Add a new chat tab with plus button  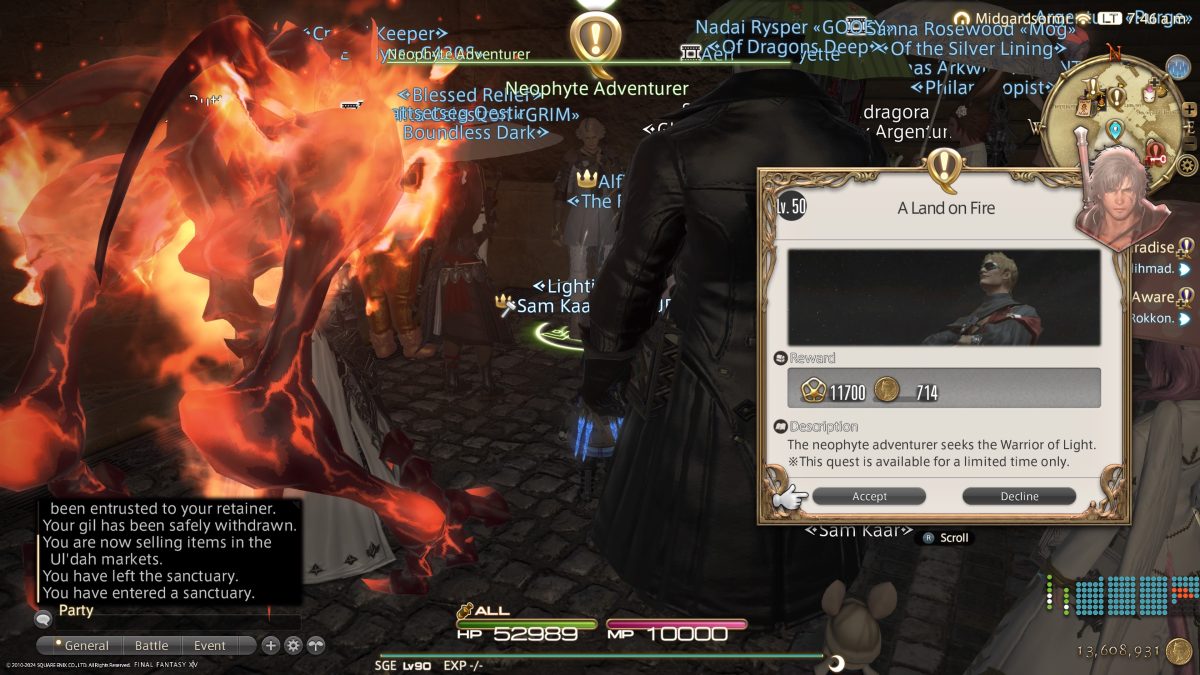click(x=271, y=646)
